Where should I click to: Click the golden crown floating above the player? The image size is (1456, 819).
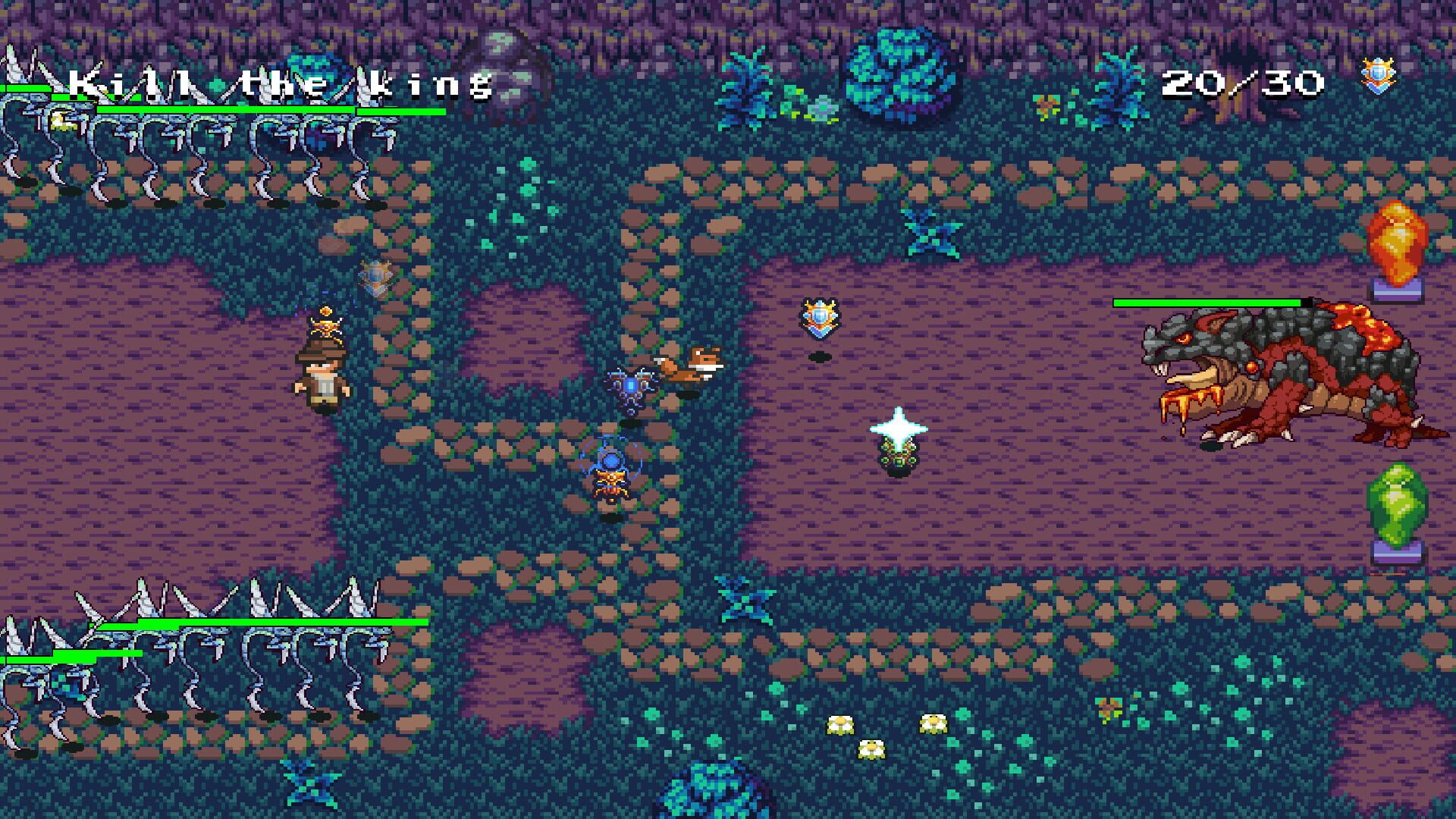[325, 325]
